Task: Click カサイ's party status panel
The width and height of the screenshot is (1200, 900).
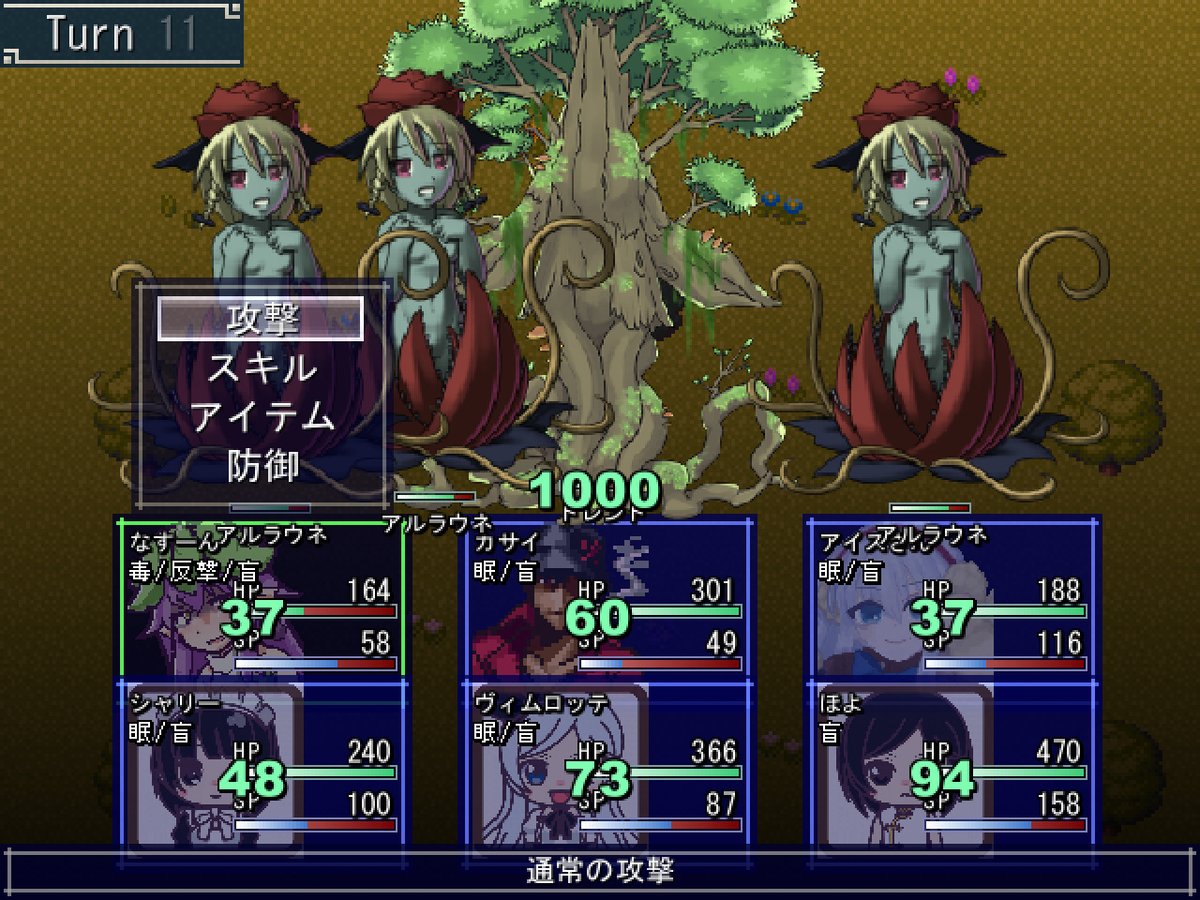Action: [x=606, y=598]
